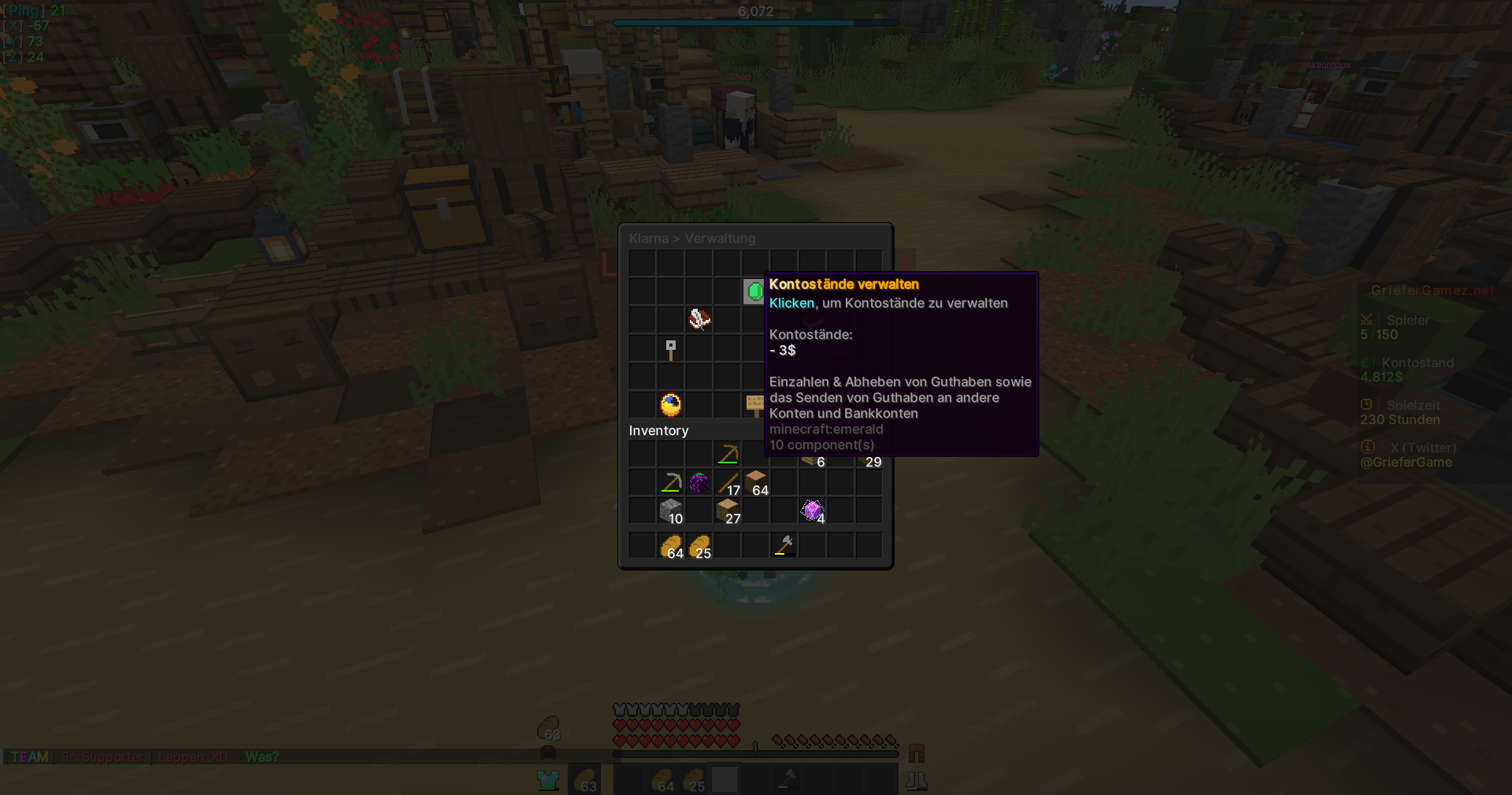Click the stone axe in the hotbar

pos(784,546)
